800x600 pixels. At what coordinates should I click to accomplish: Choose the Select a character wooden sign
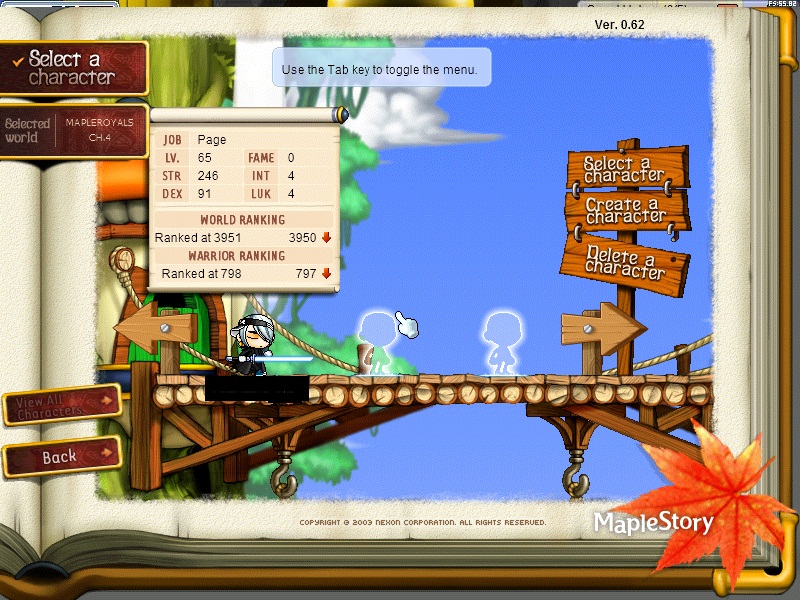pos(624,168)
